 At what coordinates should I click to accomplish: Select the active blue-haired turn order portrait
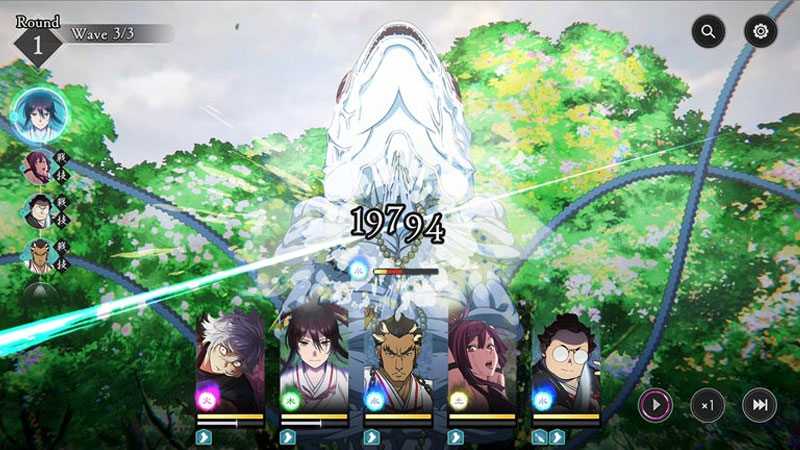click(x=38, y=116)
